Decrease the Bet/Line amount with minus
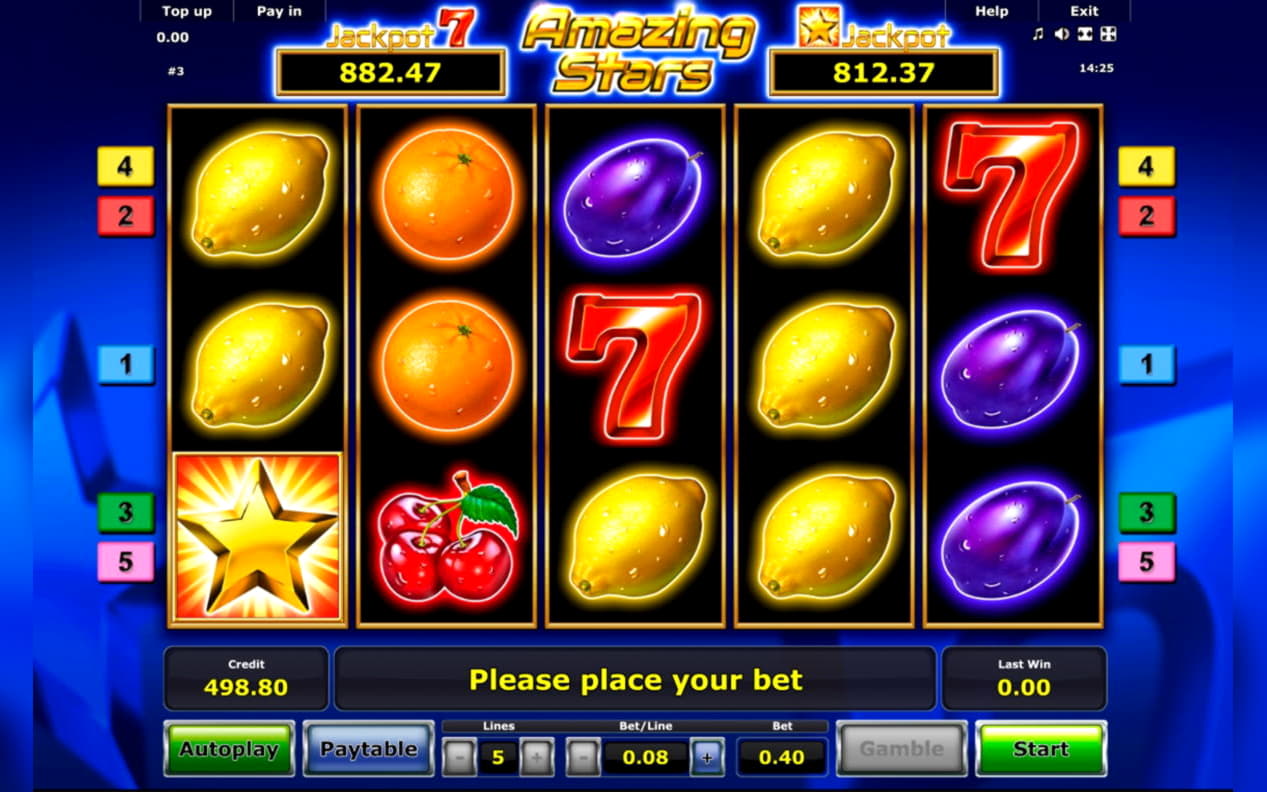This screenshot has width=1267, height=792. click(584, 757)
